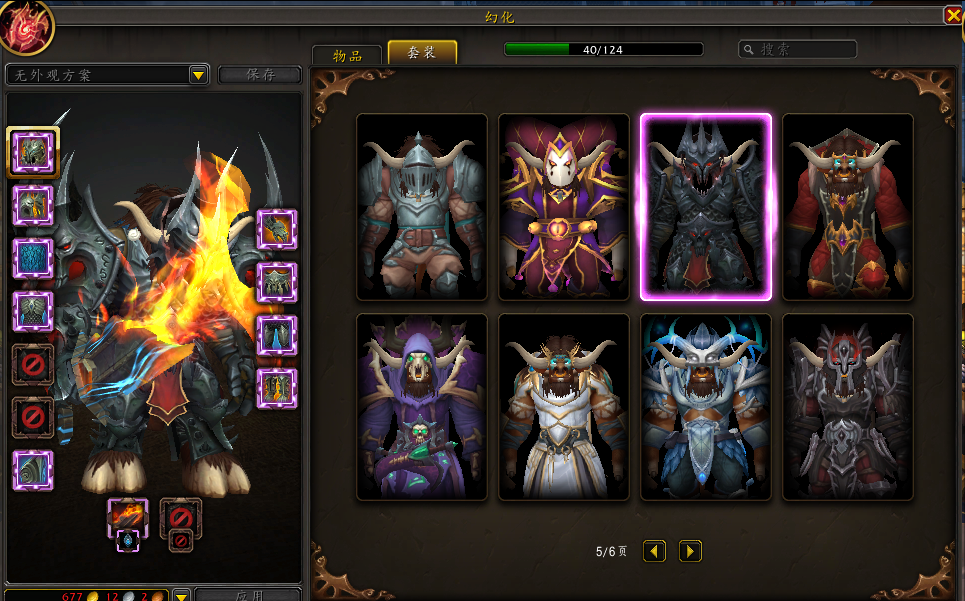This screenshot has height=601, width=965.
Task: Click the 应用 apply button
Action: (x=247, y=595)
